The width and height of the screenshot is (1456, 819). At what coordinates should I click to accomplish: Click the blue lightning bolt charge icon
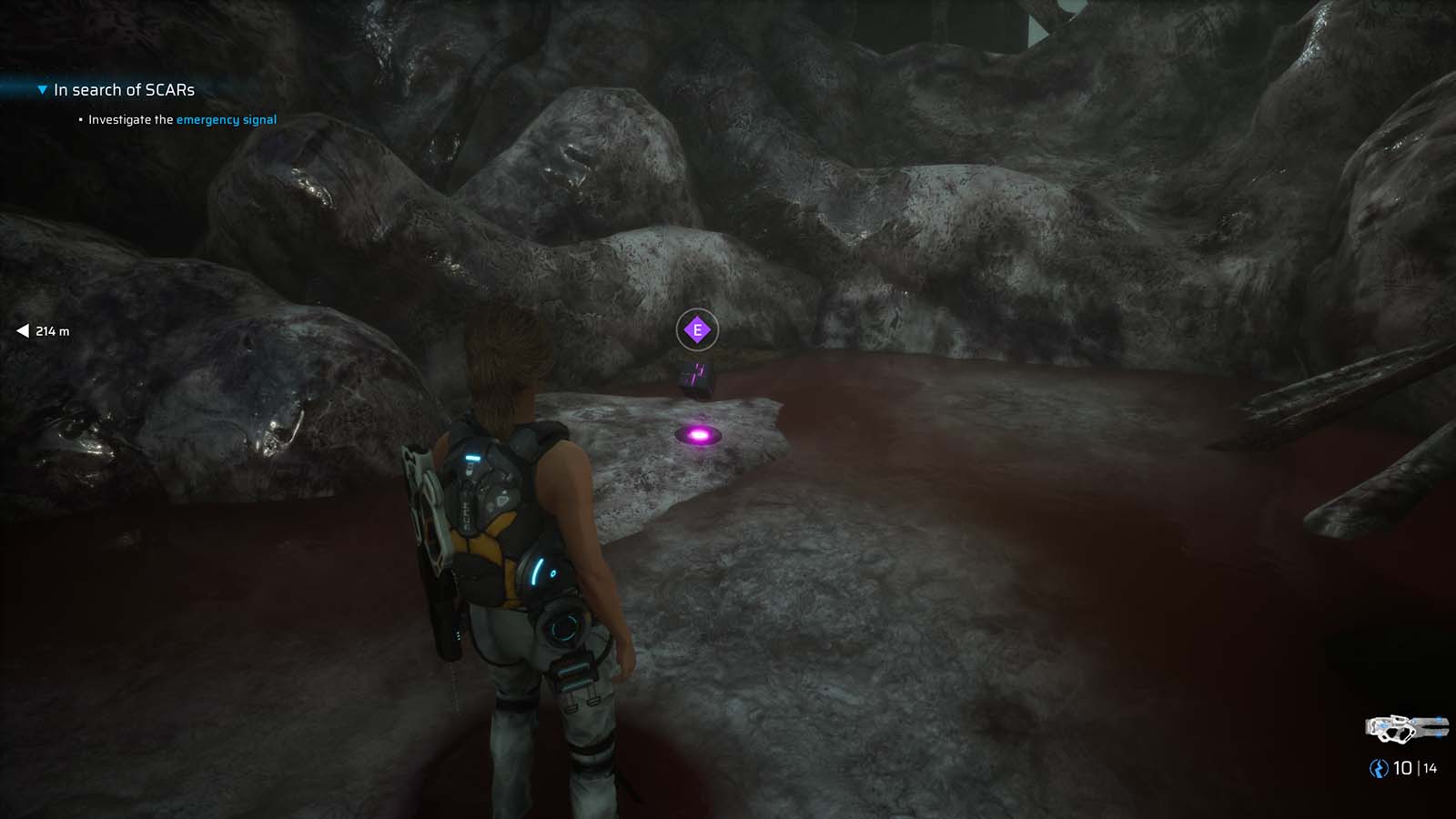[1378, 768]
